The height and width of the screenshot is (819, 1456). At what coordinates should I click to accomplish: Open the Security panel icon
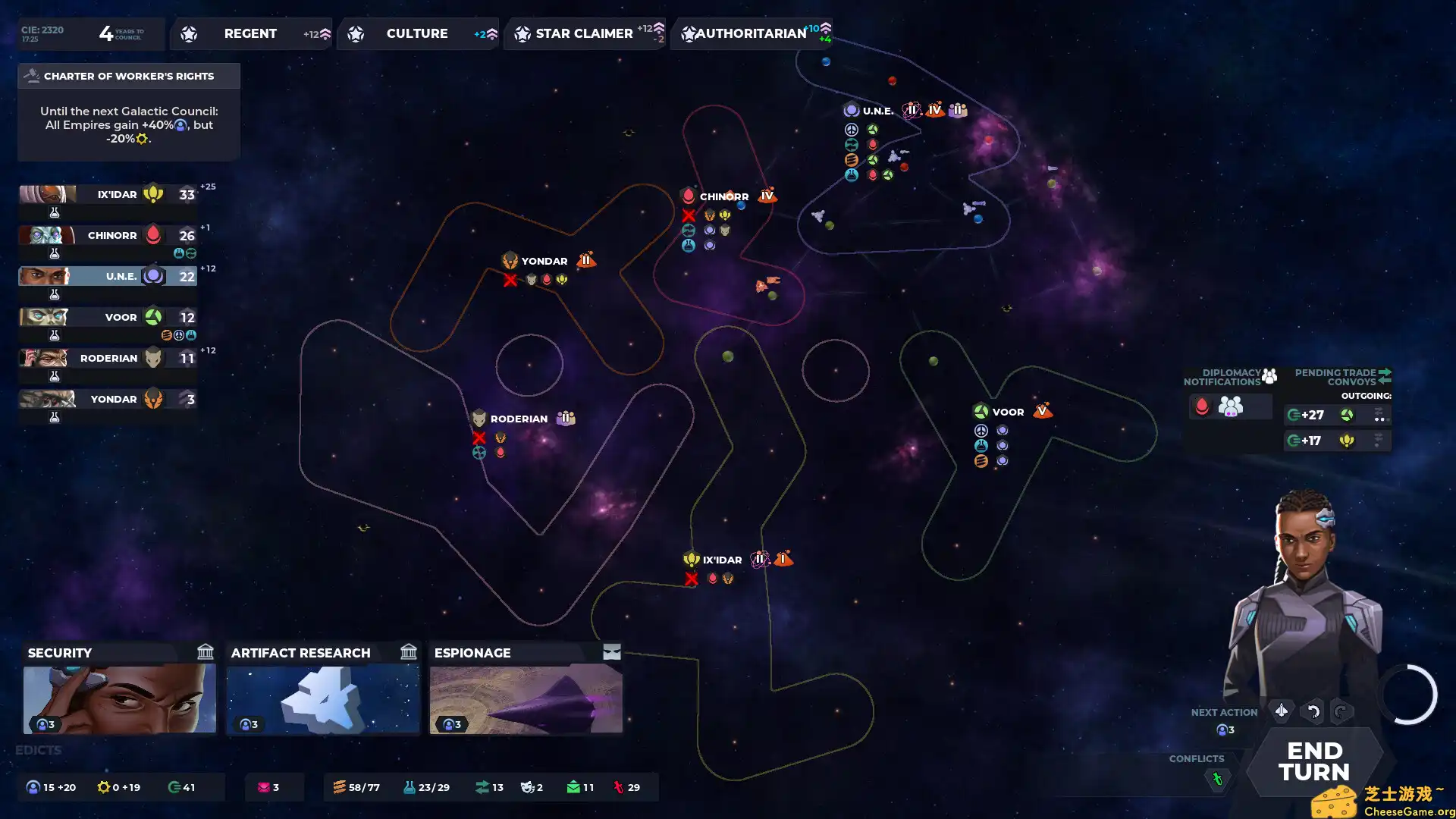click(205, 652)
